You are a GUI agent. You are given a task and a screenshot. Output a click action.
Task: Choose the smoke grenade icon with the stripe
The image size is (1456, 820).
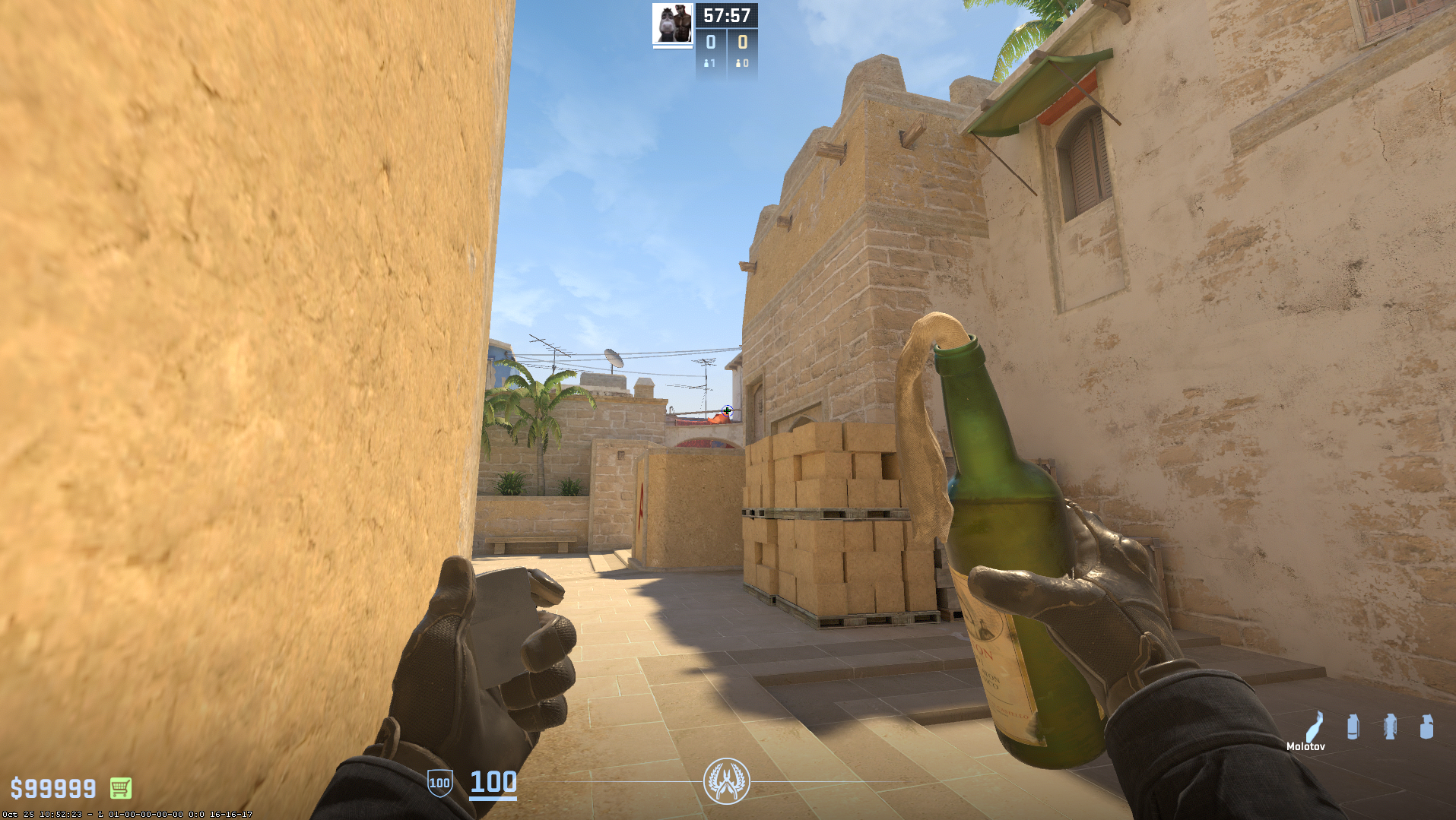click(1353, 727)
